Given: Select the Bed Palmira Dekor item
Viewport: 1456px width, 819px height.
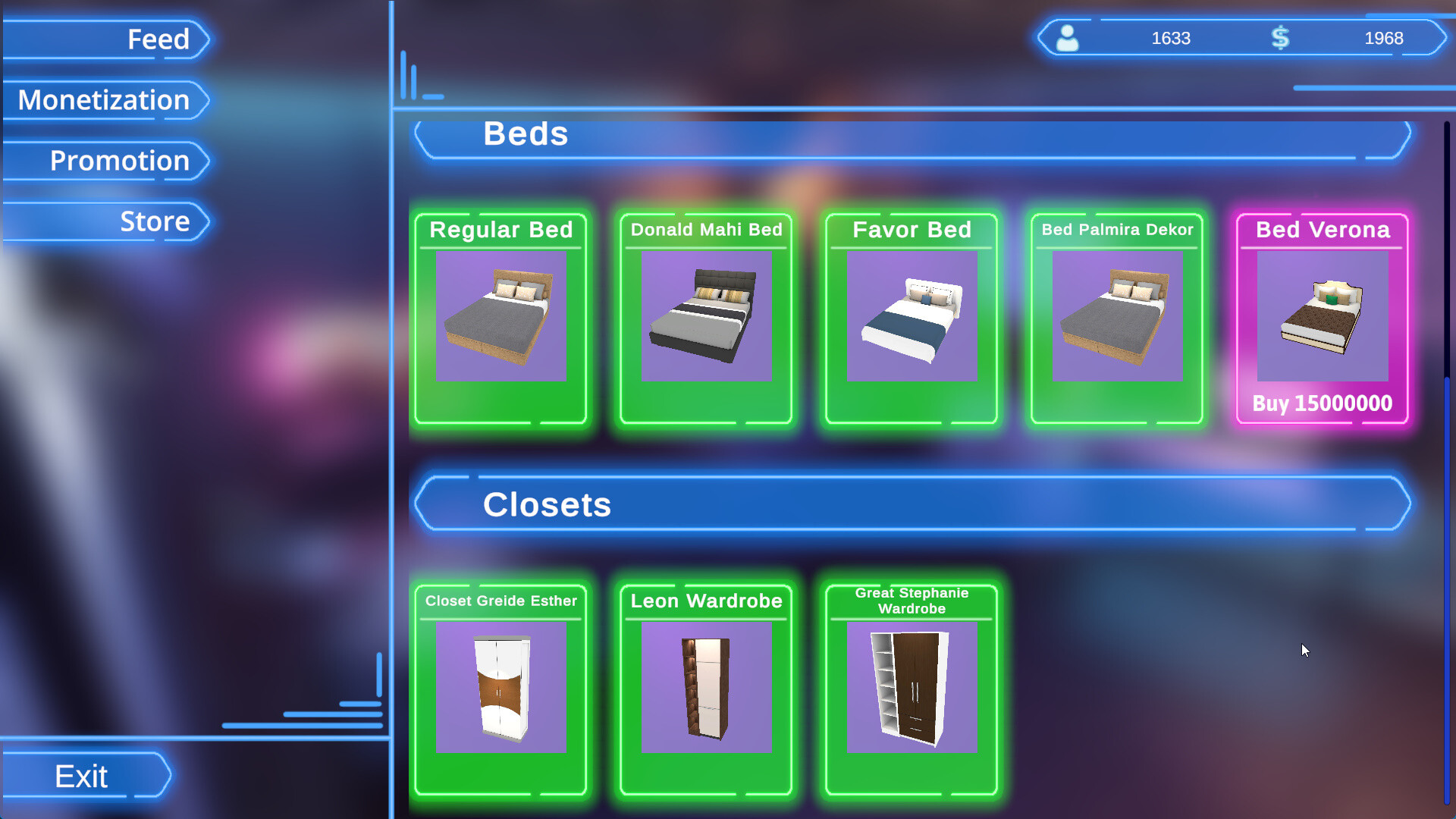Looking at the screenshot, I should tap(1116, 317).
